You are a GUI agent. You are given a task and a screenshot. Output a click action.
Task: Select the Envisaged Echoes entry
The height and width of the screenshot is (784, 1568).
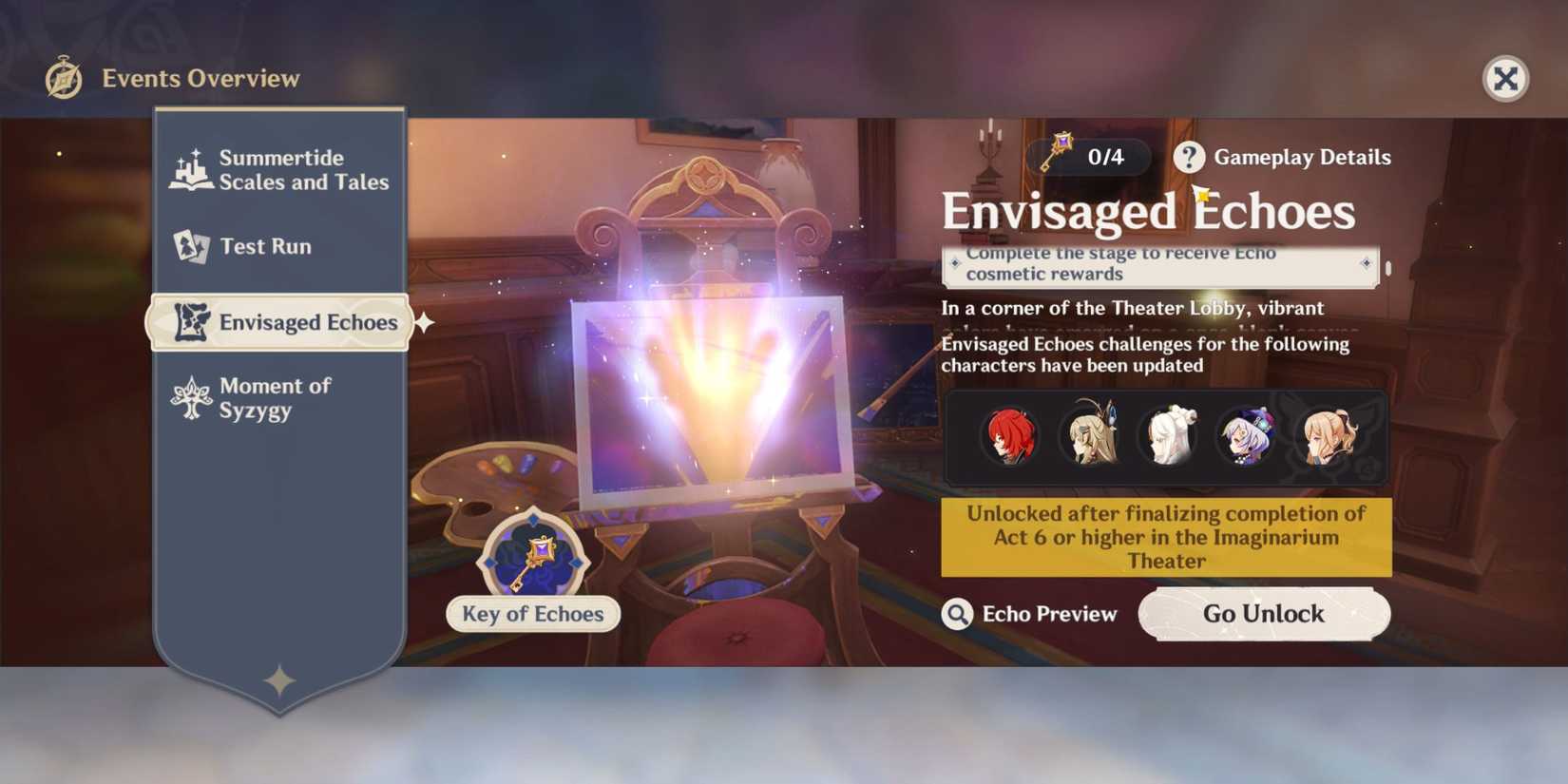pyautogui.click(x=277, y=322)
